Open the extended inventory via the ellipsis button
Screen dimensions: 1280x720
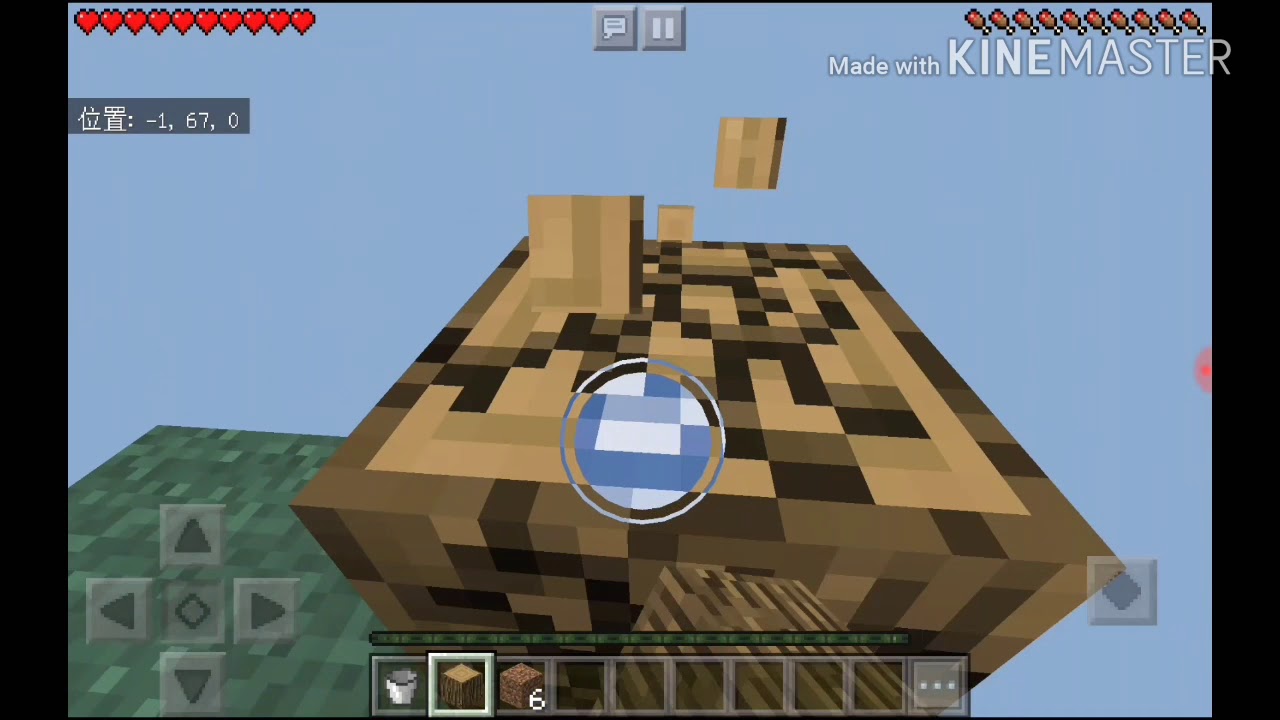point(936,683)
